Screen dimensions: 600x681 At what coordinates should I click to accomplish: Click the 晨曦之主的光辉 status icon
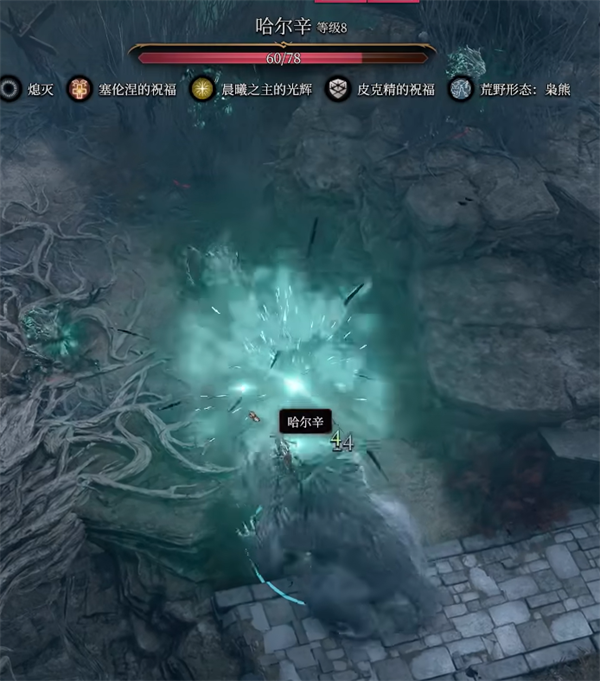coord(203,89)
